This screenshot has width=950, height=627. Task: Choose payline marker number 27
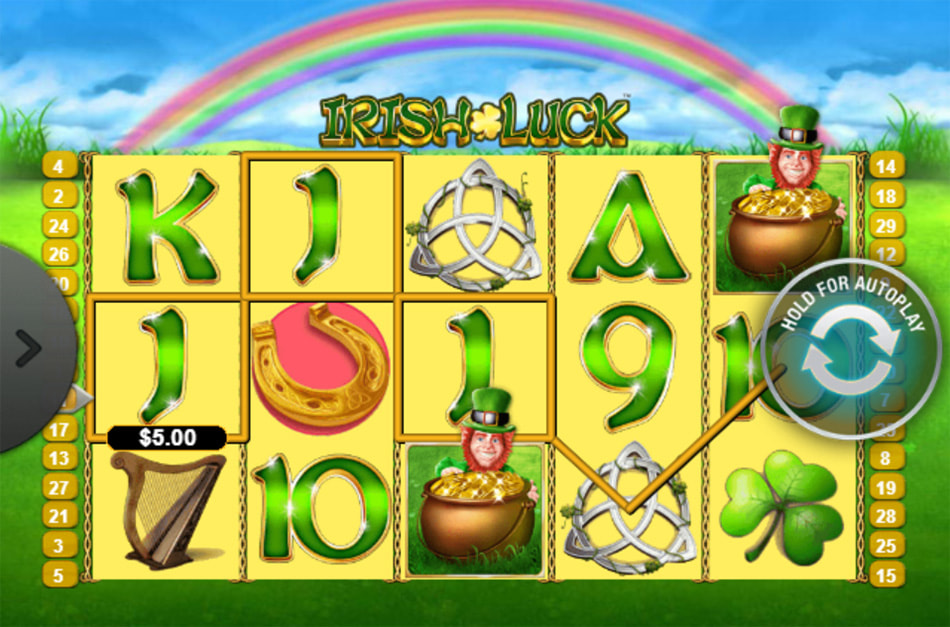click(x=59, y=487)
